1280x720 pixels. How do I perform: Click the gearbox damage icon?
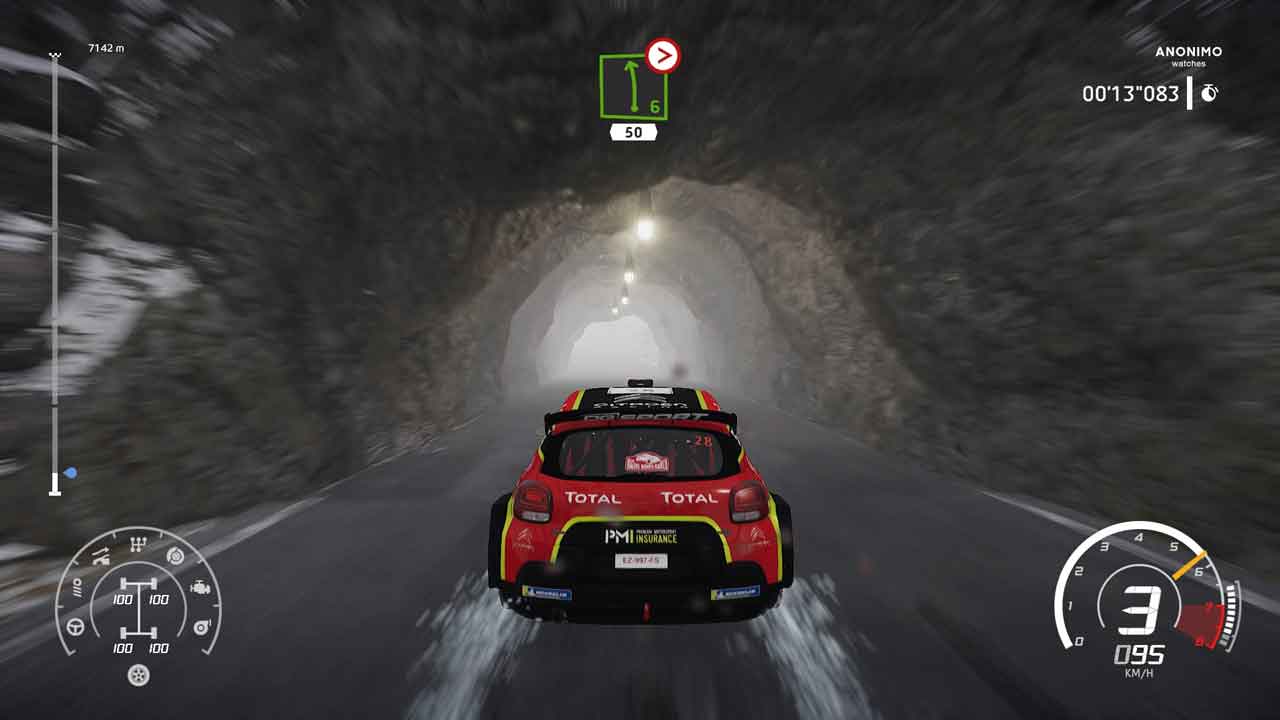pyautogui.click(x=137, y=544)
